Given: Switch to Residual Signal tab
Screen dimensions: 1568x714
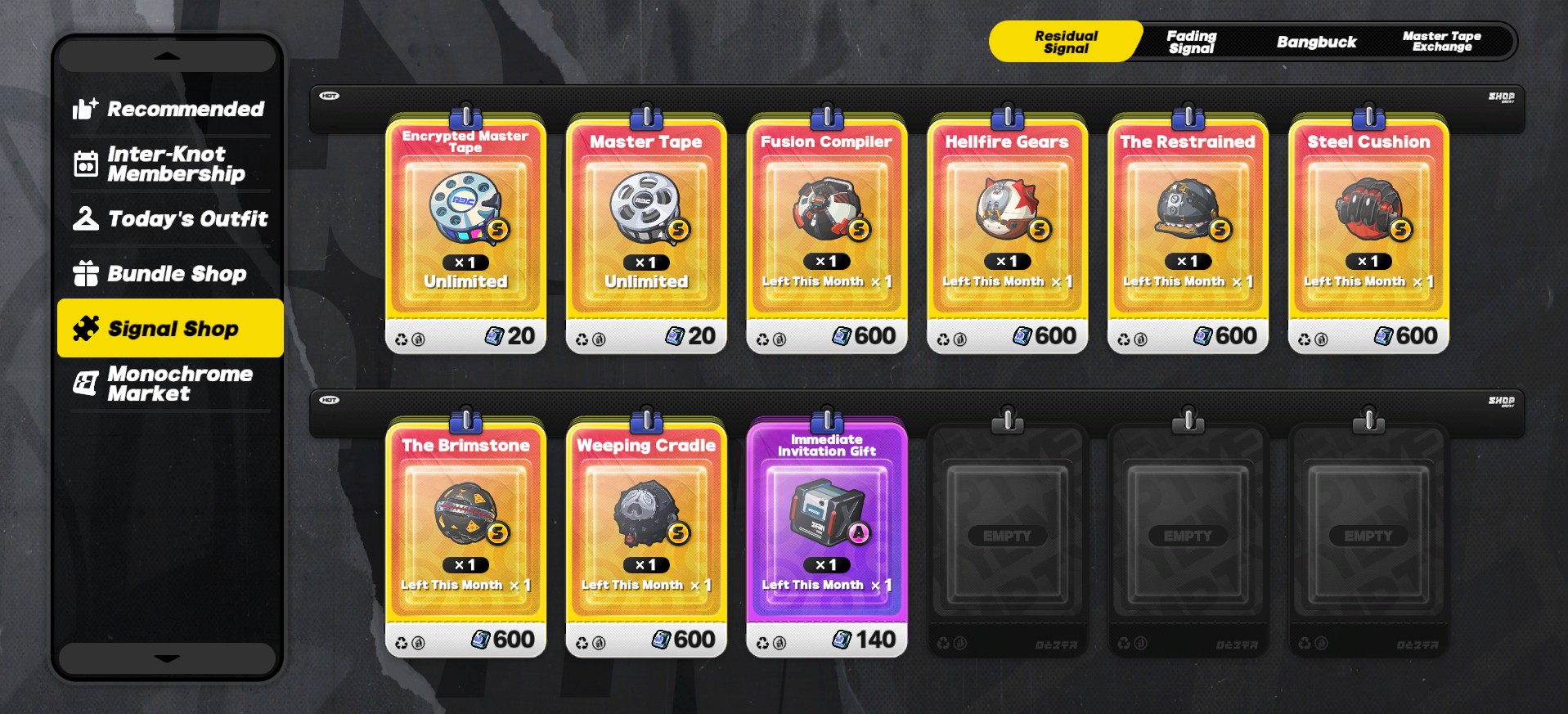Looking at the screenshot, I should [x=1065, y=42].
